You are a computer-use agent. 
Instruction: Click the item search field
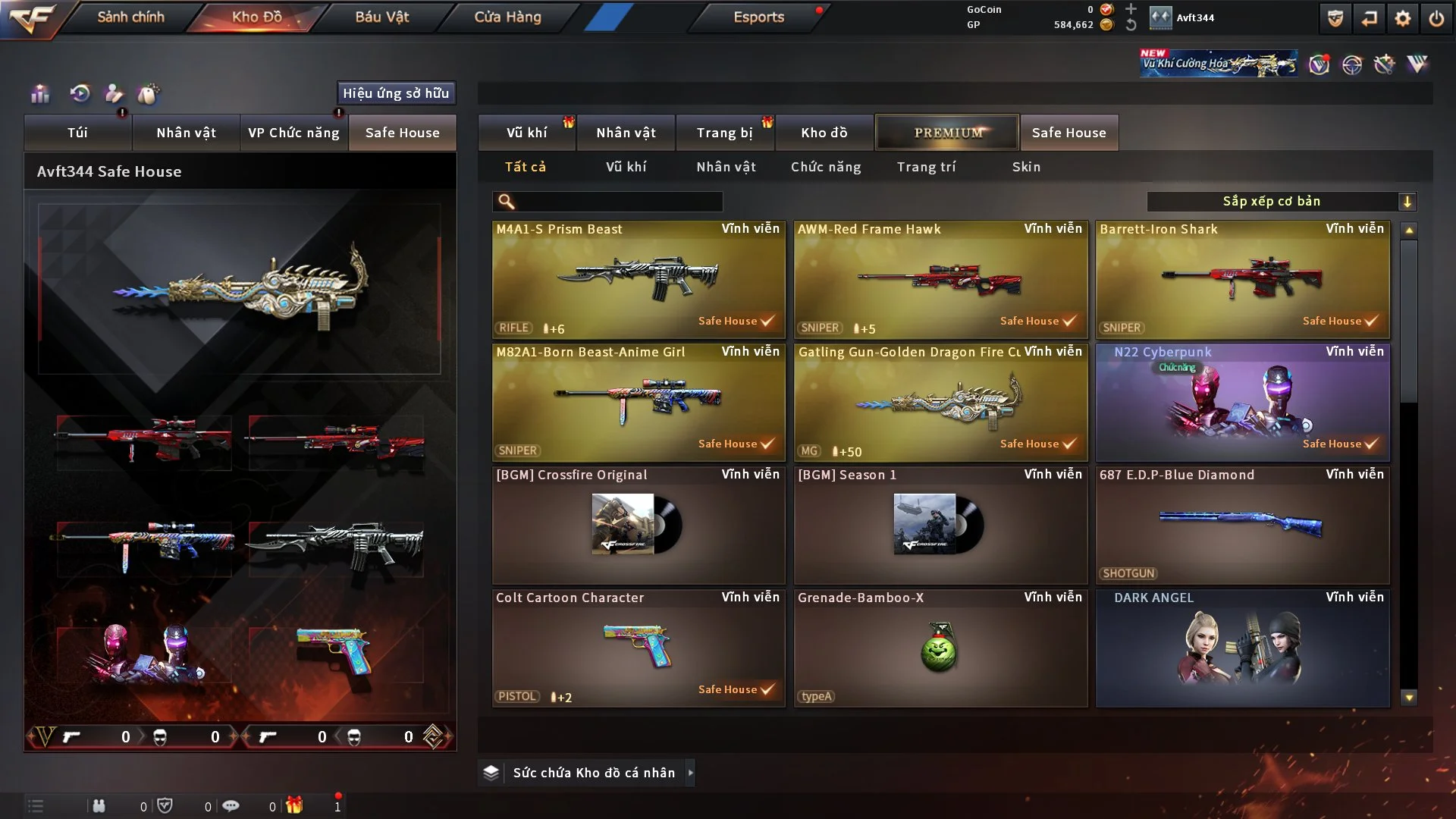point(618,202)
